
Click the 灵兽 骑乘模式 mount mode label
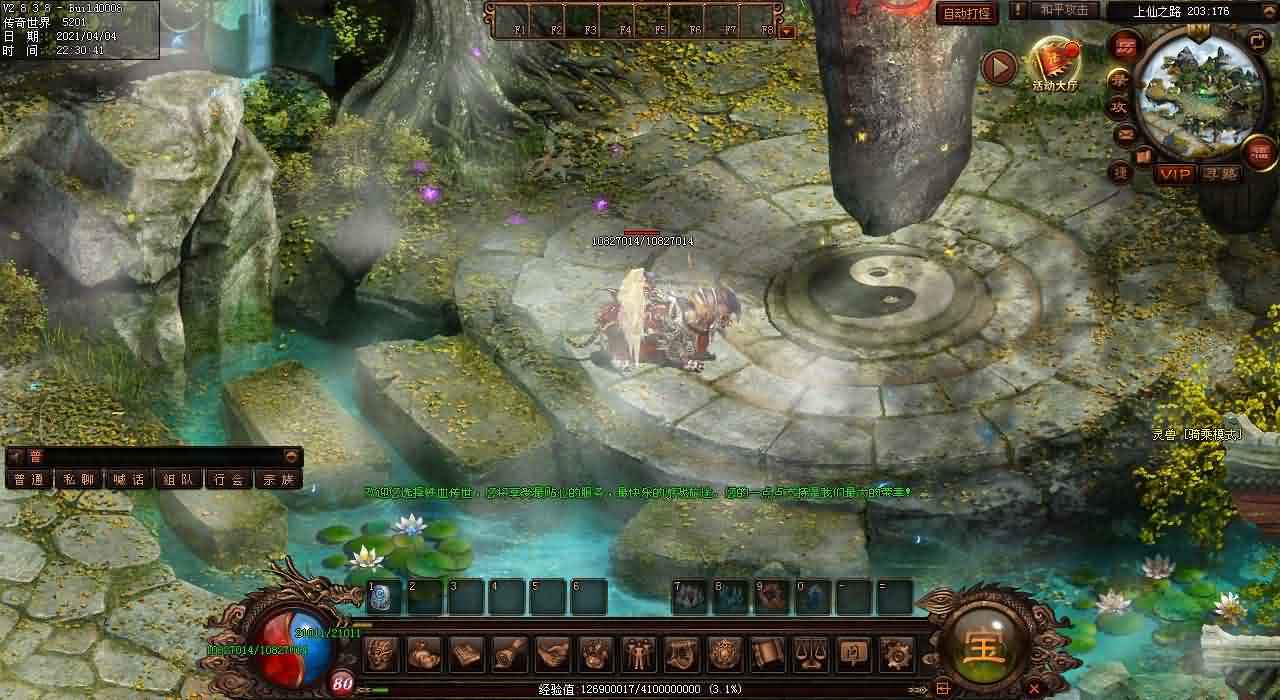click(1196, 434)
